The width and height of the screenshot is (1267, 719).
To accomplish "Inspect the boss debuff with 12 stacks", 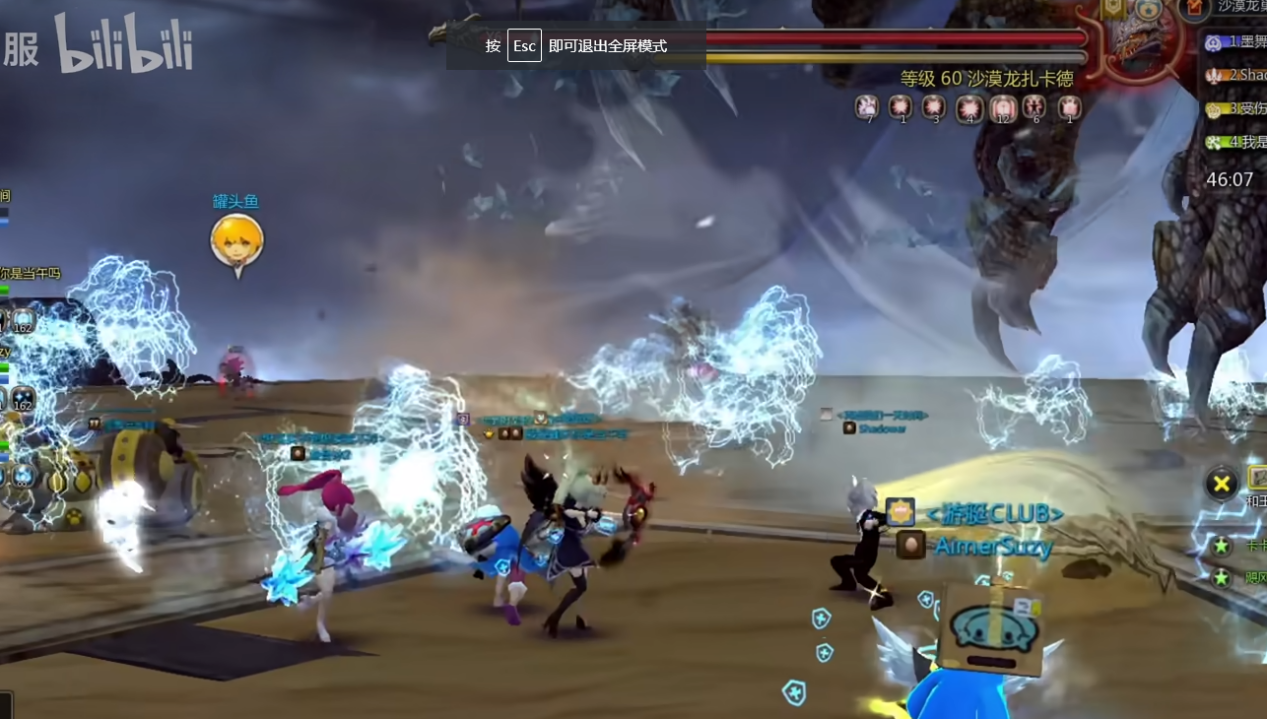I will pos(1002,107).
